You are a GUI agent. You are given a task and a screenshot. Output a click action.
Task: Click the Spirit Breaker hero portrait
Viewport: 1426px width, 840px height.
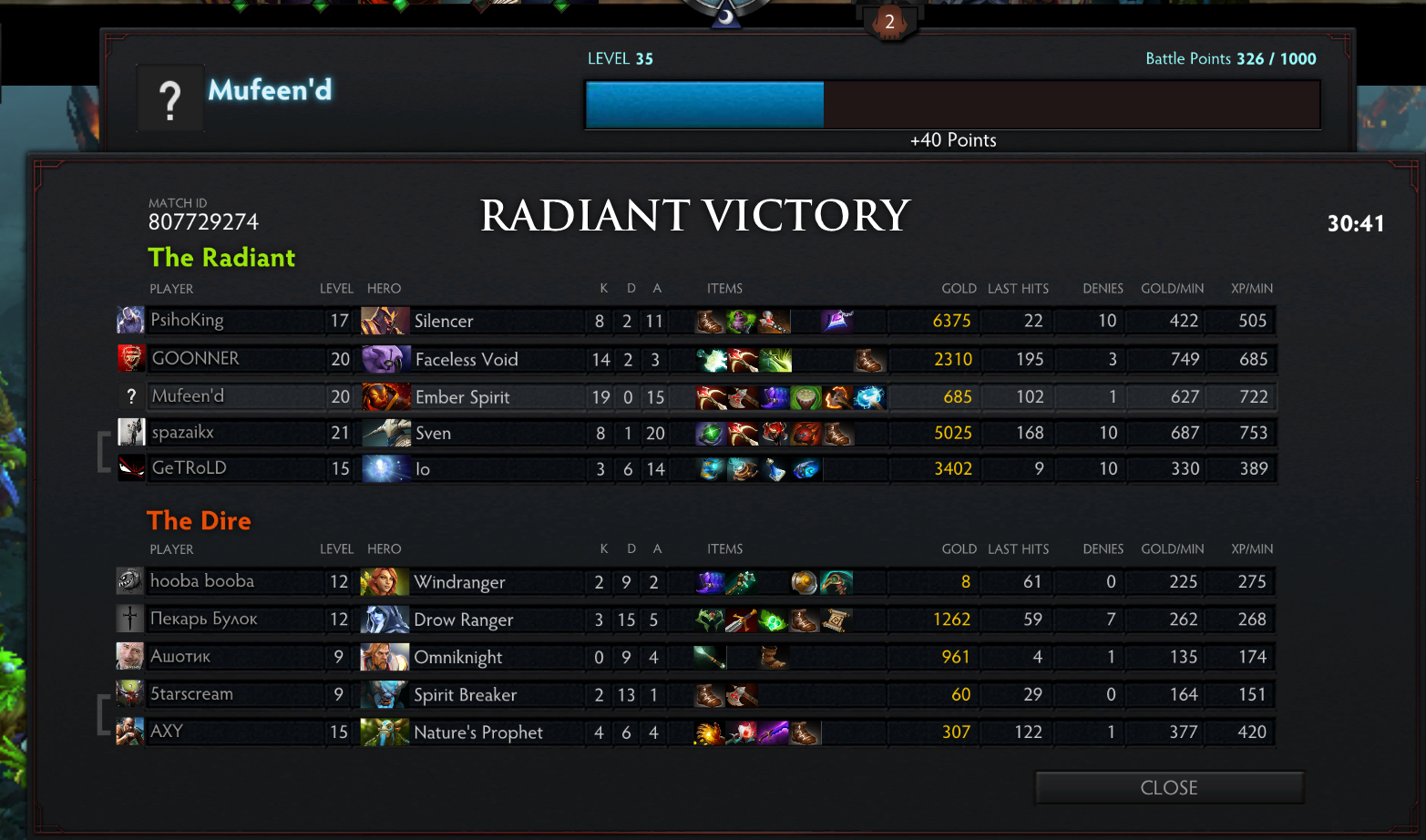click(385, 694)
